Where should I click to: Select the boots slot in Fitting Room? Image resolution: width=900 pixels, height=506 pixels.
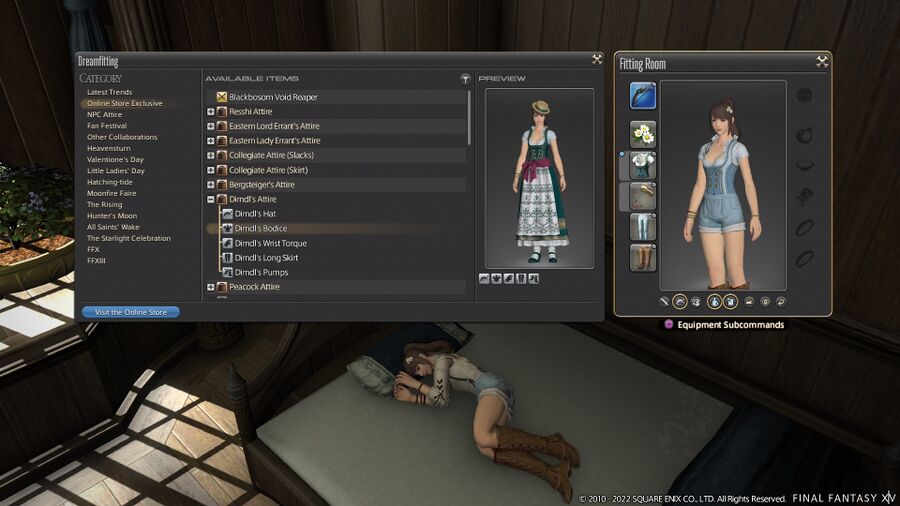click(642, 257)
